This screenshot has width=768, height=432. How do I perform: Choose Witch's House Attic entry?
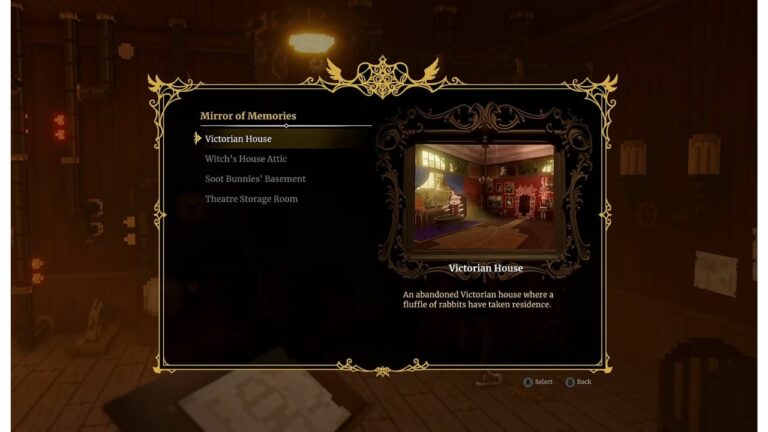(x=245, y=159)
